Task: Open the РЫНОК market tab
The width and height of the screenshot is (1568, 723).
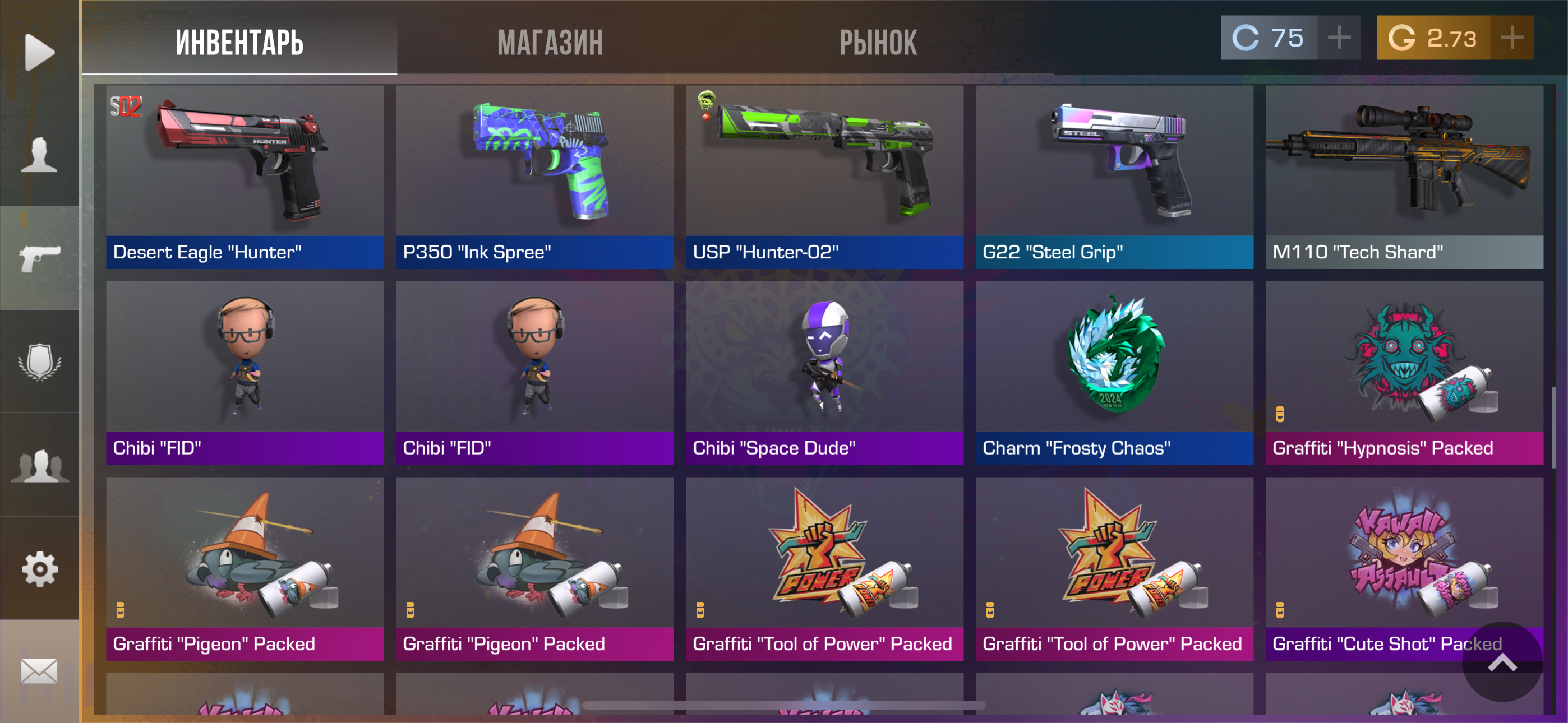Action: (878, 43)
